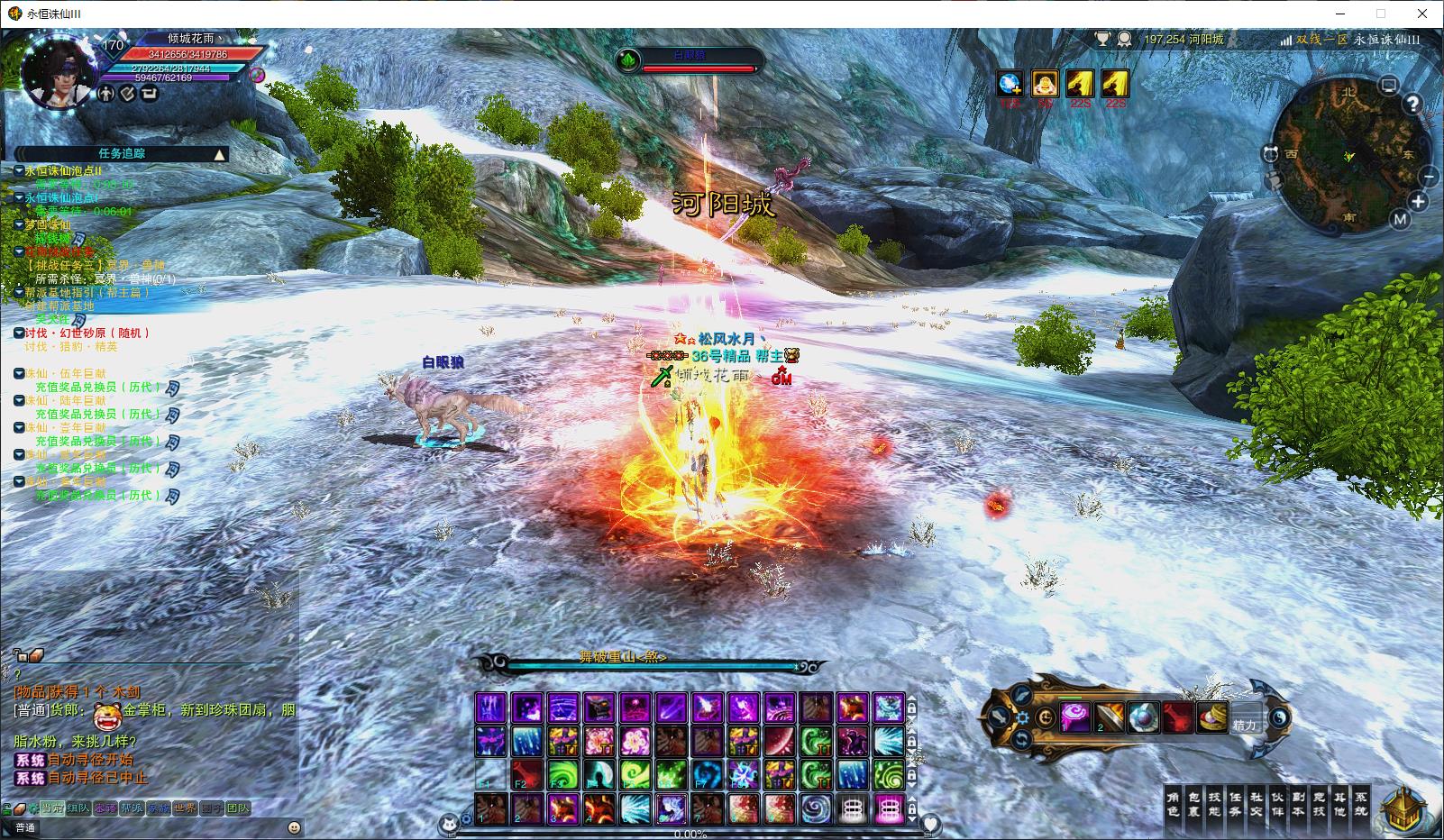1444x840 pixels.
Task: Open the 技能 skills menu
Action: [x=1215, y=804]
